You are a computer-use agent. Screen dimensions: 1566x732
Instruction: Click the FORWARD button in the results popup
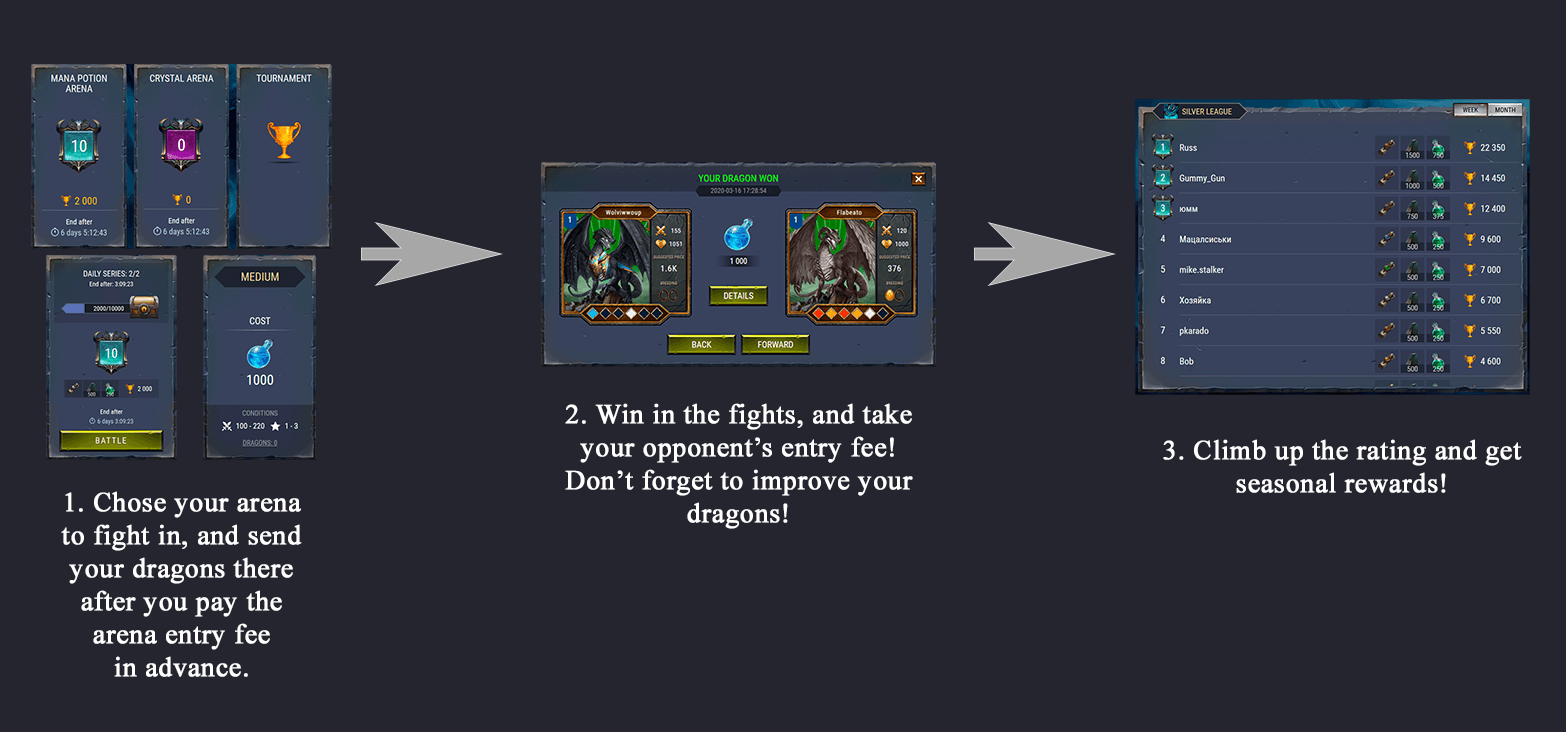point(775,344)
